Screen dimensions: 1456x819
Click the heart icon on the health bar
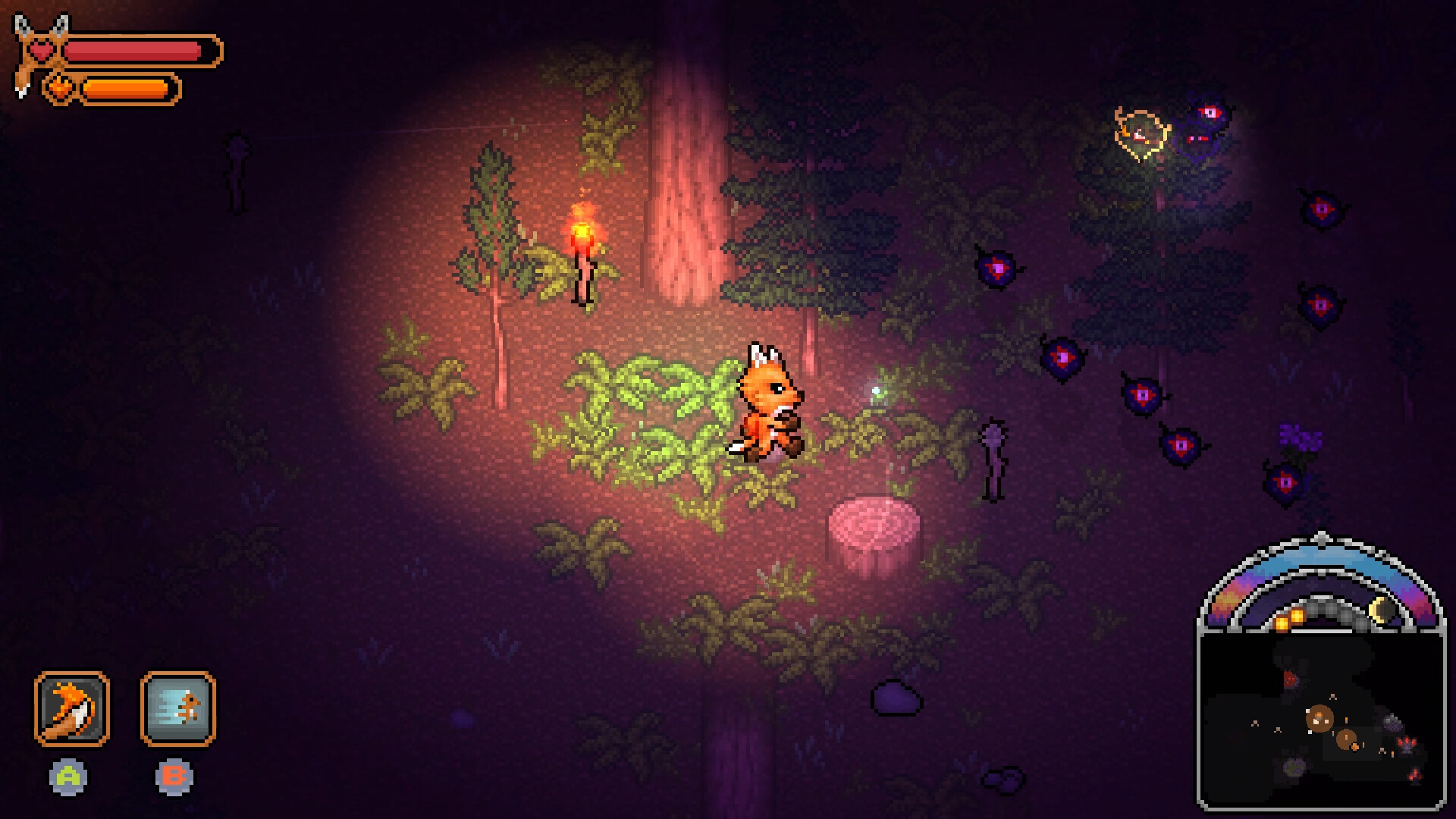click(42, 50)
